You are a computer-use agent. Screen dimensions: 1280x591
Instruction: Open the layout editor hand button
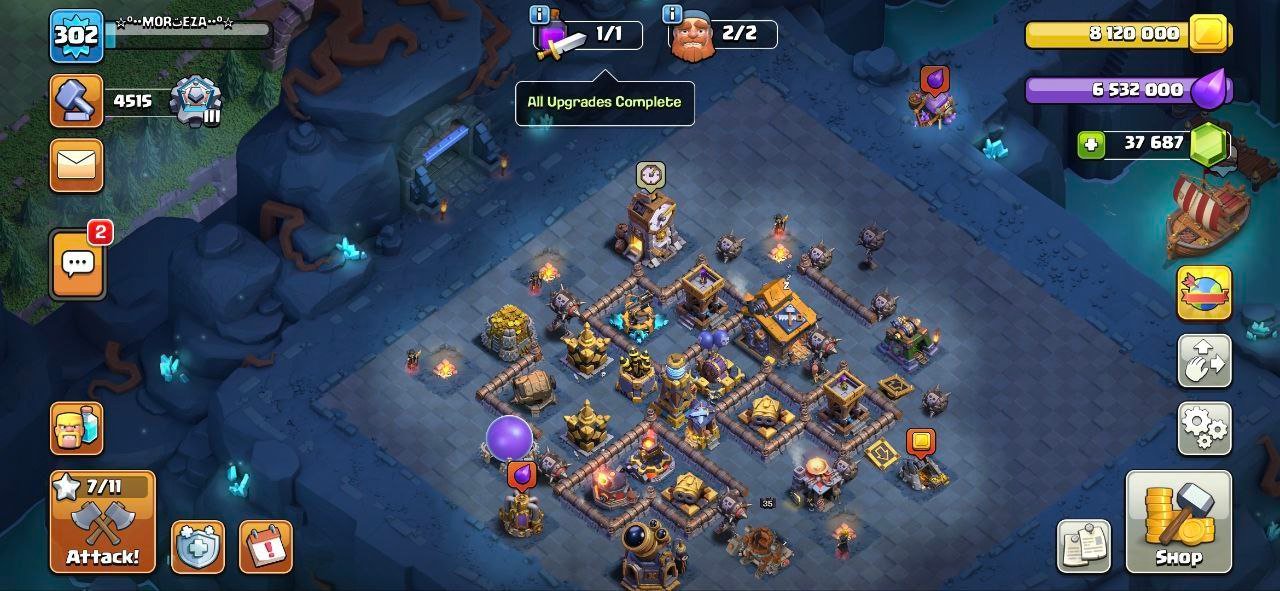[x=1204, y=361]
